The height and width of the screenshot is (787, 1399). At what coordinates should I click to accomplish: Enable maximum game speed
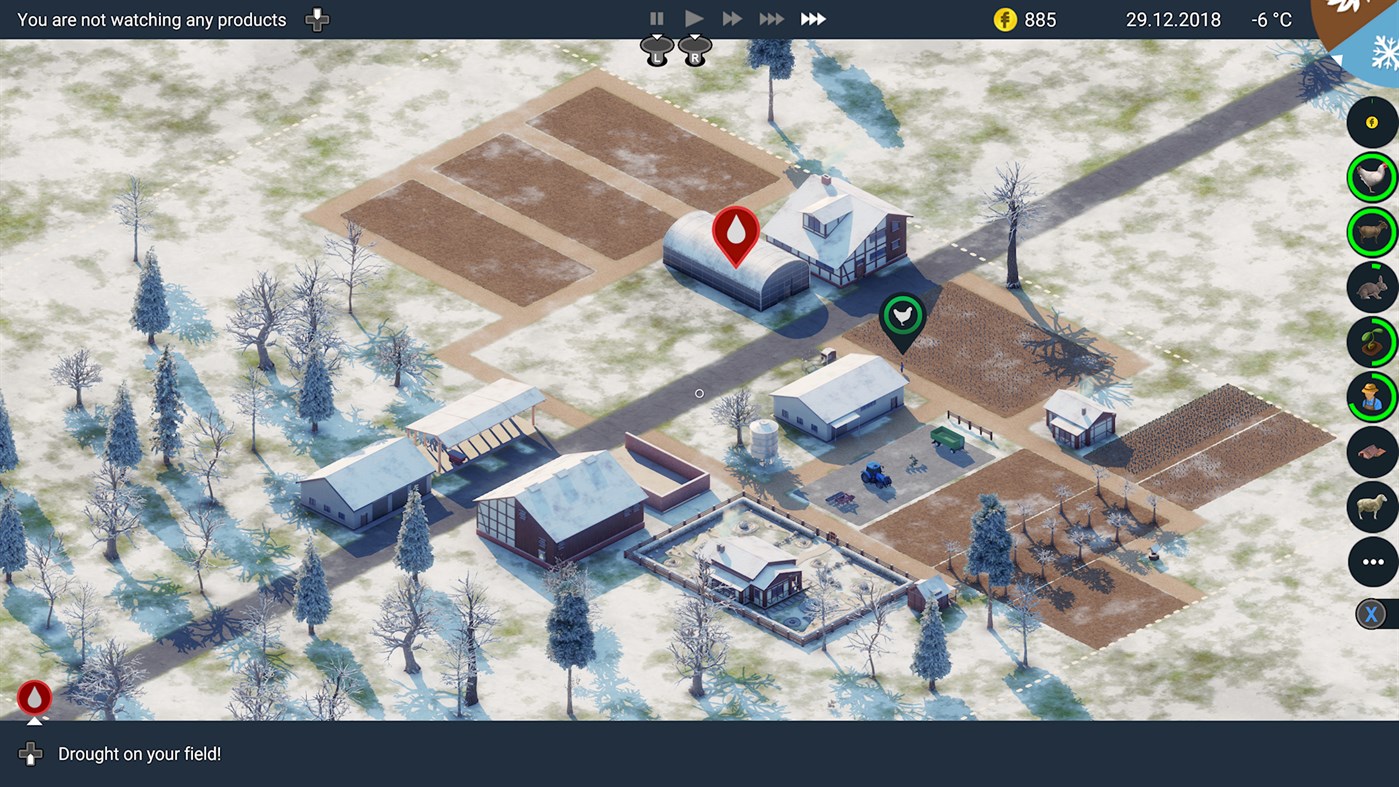812,17
